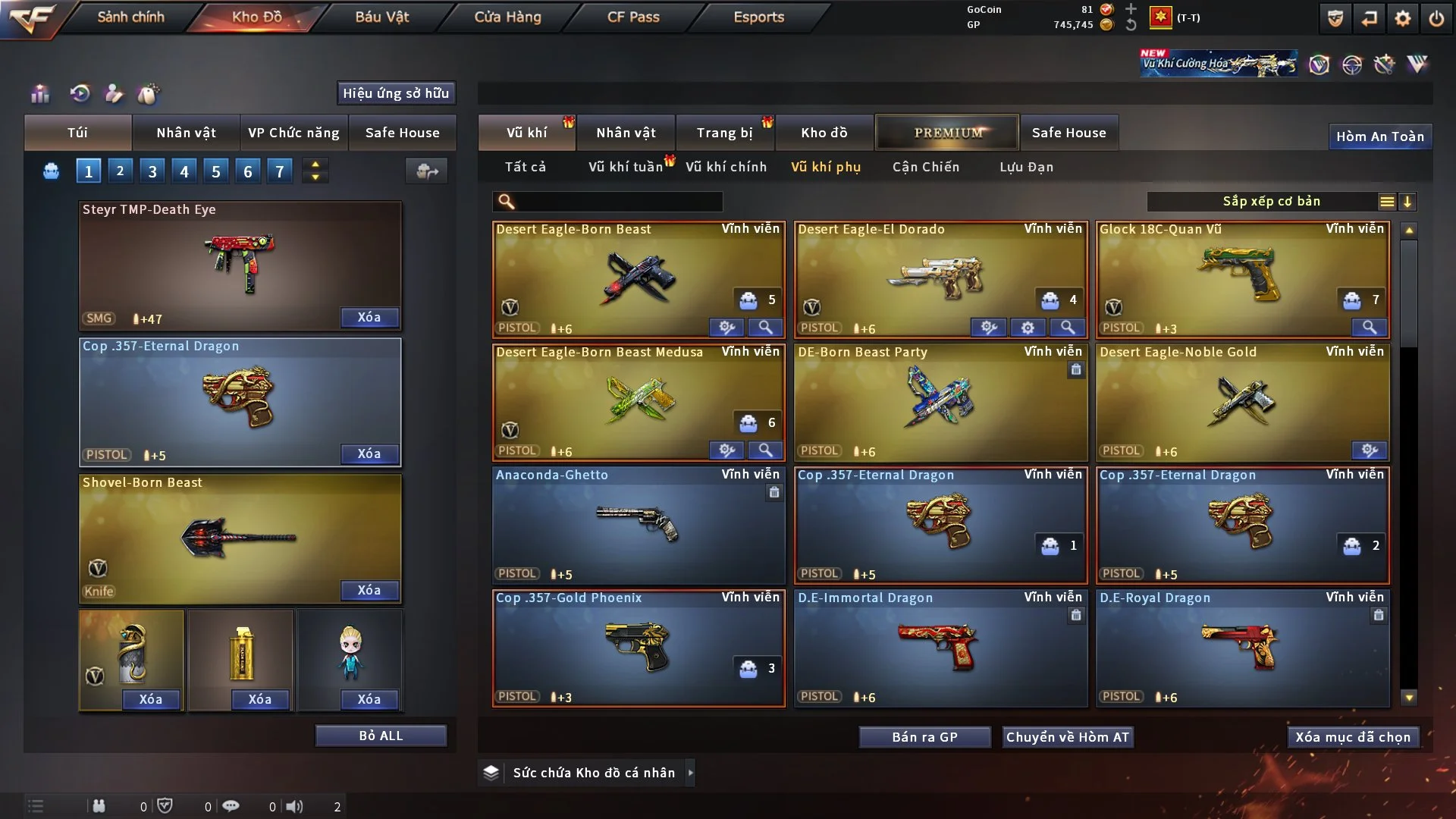Select the Nhân vật bag tab
The image size is (1456, 819).
pyautogui.click(x=186, y=133)
